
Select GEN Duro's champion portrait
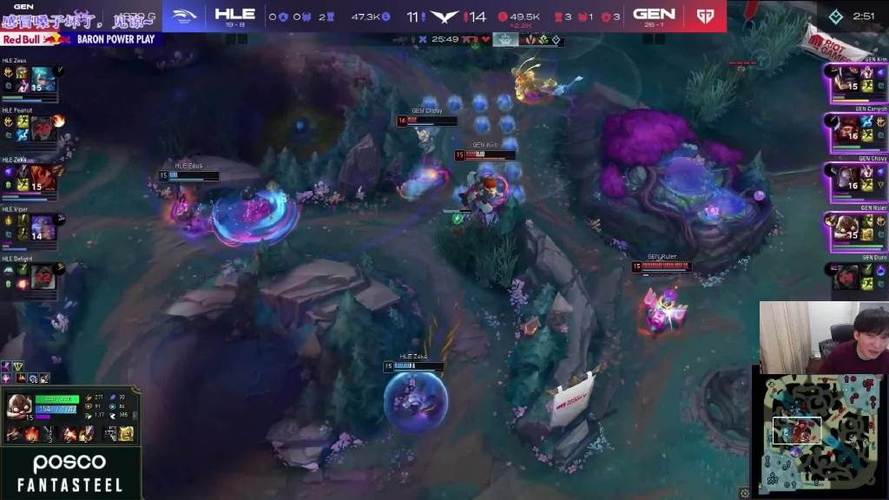click(x=846, y=276)
